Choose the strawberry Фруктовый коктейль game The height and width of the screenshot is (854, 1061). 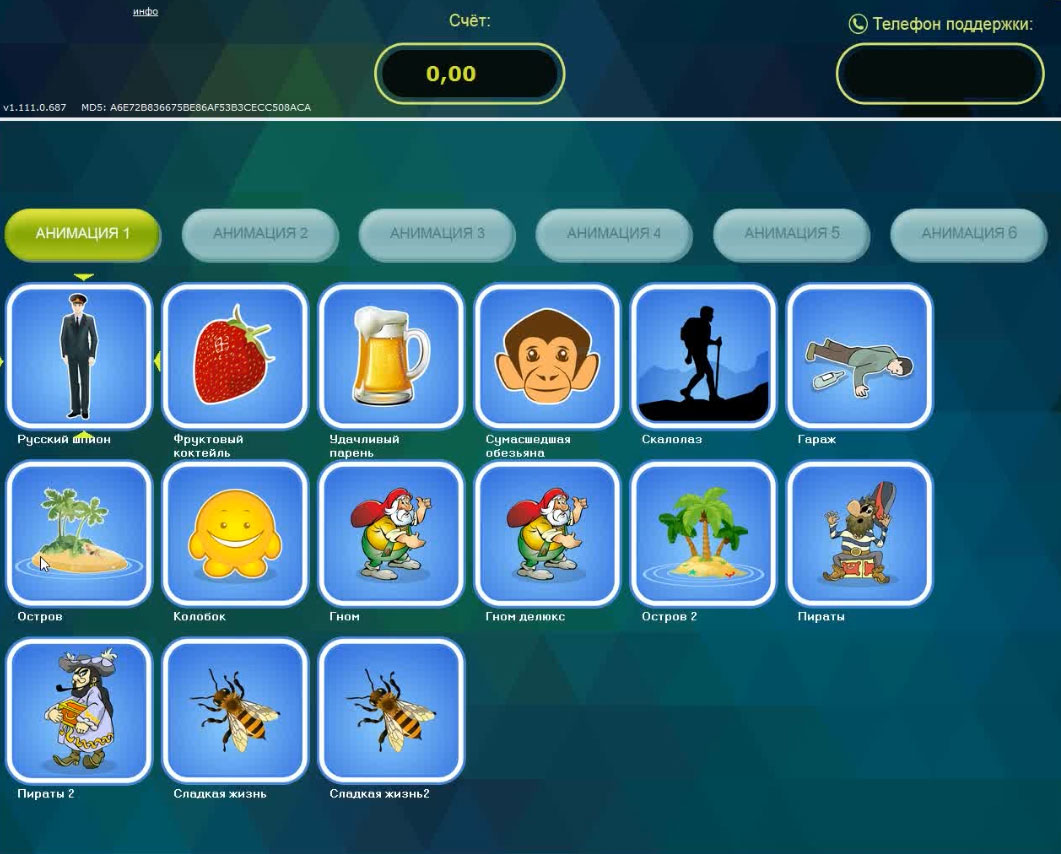(235, 355)
